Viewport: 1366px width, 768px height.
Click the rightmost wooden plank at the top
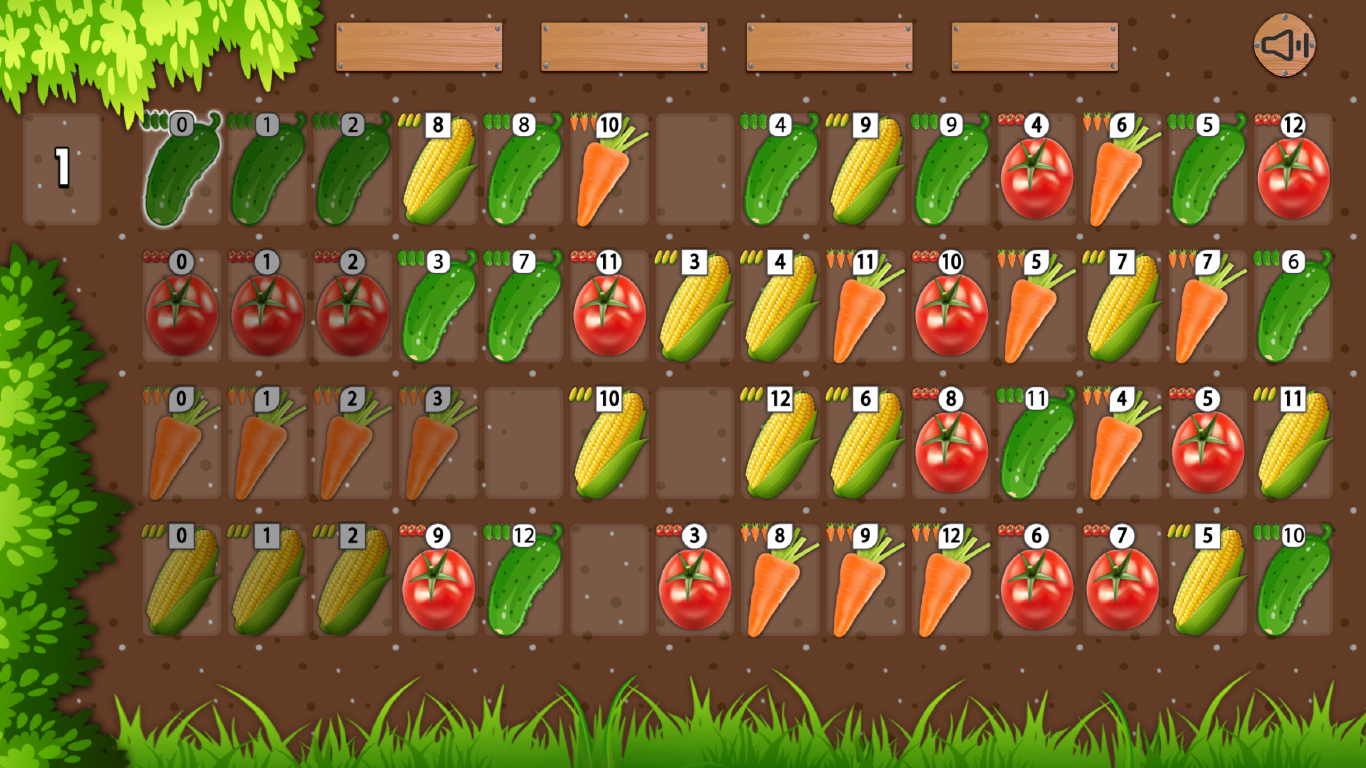(1034, 45)
